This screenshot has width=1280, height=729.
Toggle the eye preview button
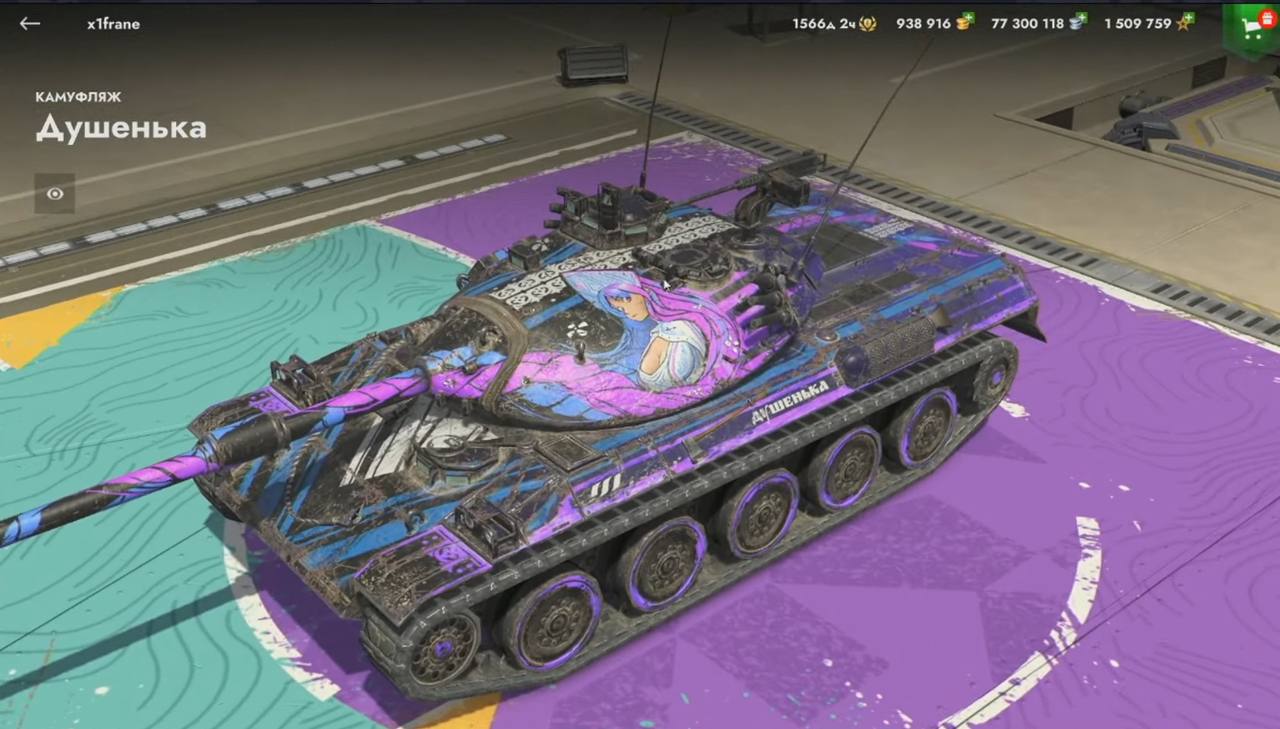point(54,194)
